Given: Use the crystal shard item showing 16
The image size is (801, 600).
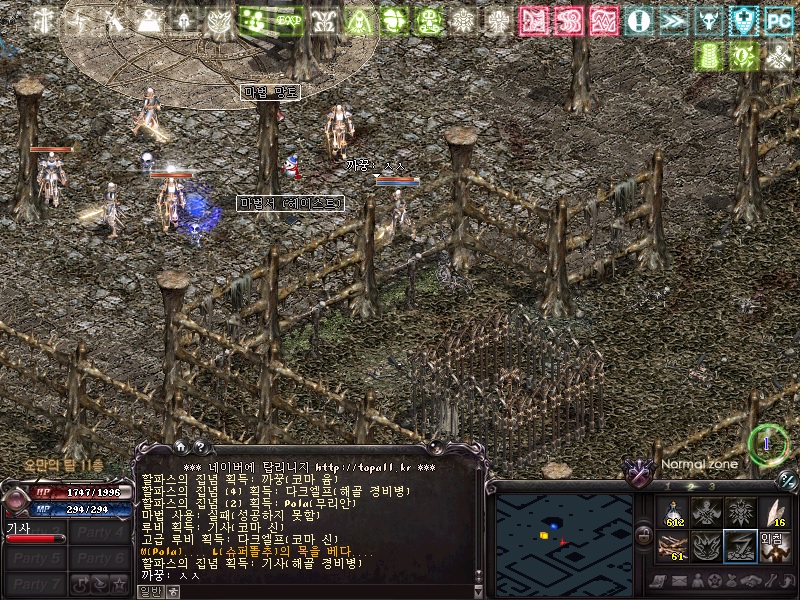Looking at the screenshot, I should click(773, 513).
